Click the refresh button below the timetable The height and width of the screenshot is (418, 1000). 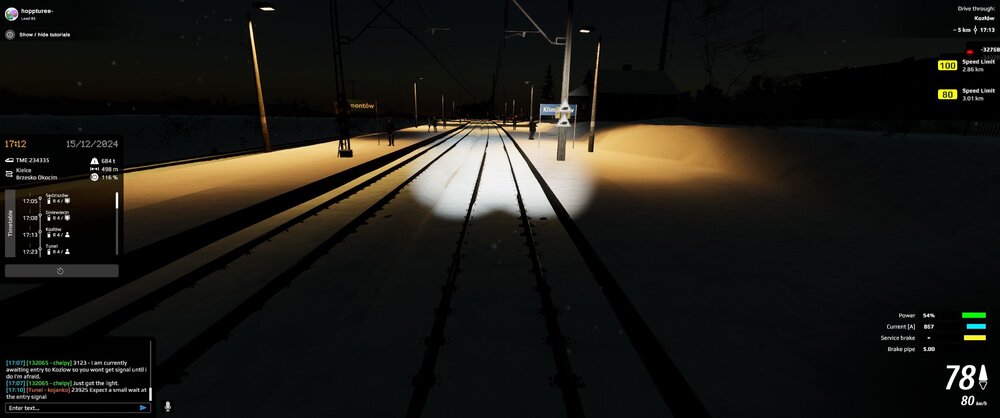tap(61, 271)
